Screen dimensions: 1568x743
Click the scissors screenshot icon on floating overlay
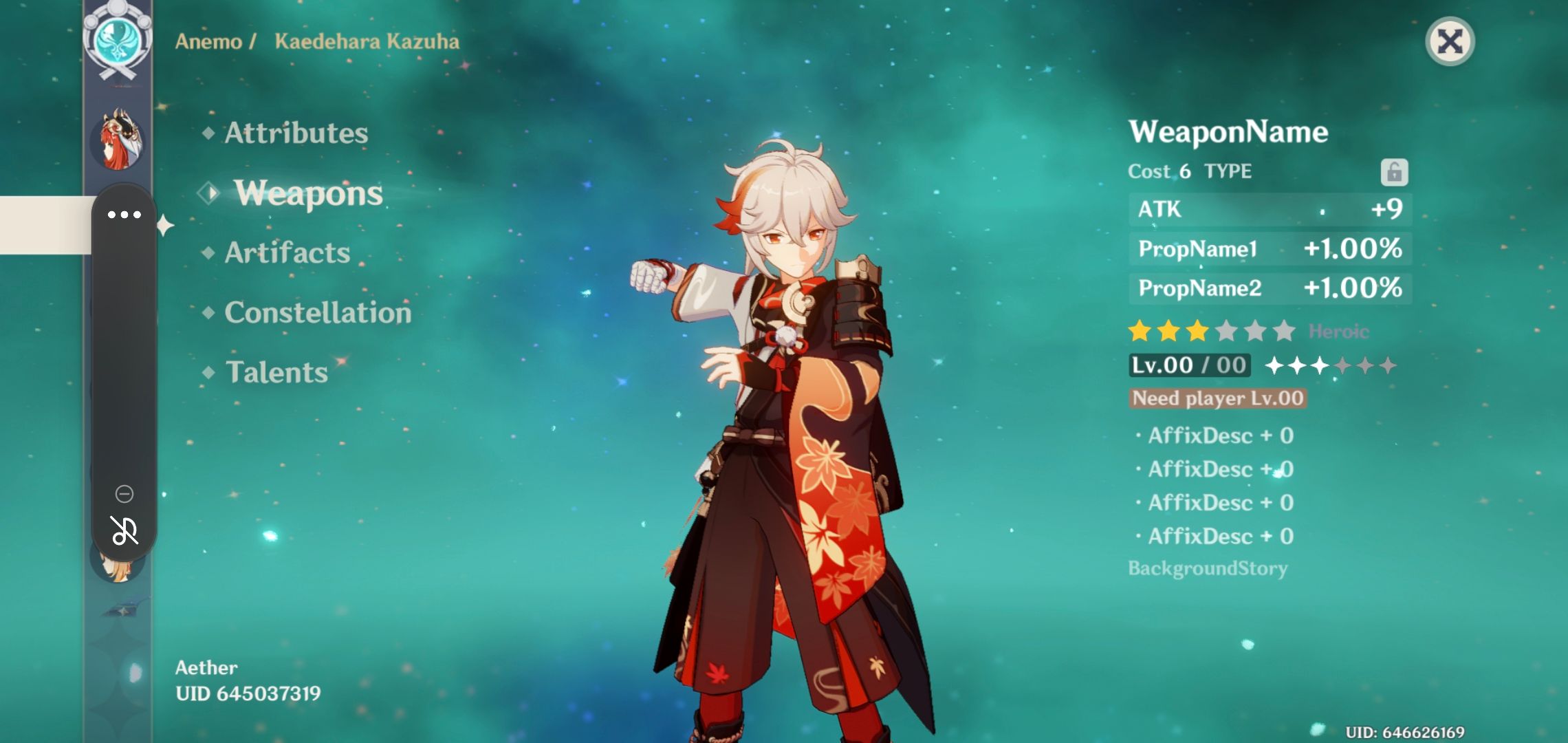[x=124, y=530]
